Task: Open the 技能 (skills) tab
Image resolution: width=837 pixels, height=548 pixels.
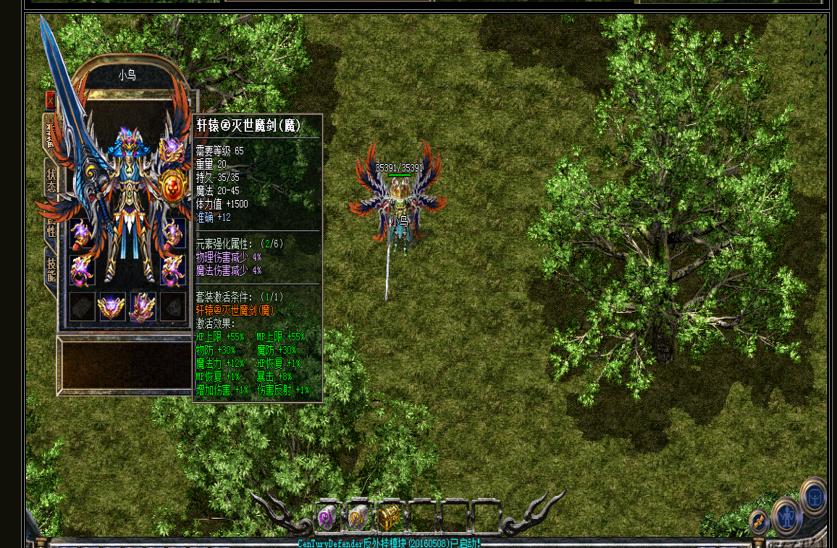Action: pos(51,269)
